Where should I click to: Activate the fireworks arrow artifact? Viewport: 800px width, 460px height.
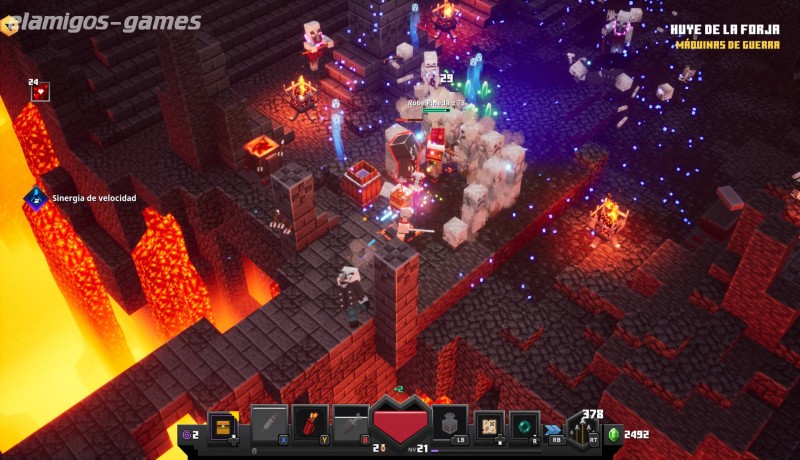tap(310, 424)
